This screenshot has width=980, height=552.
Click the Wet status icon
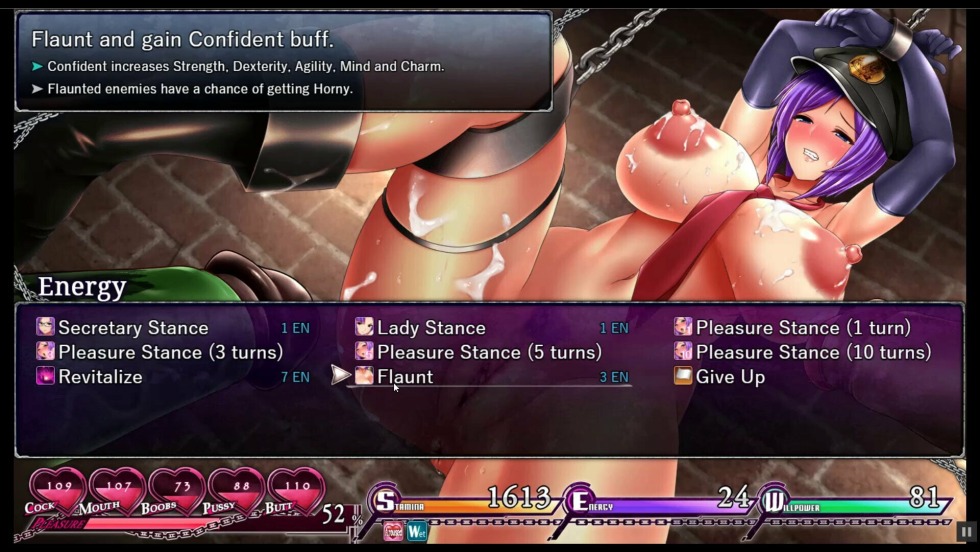pos(417,531)
